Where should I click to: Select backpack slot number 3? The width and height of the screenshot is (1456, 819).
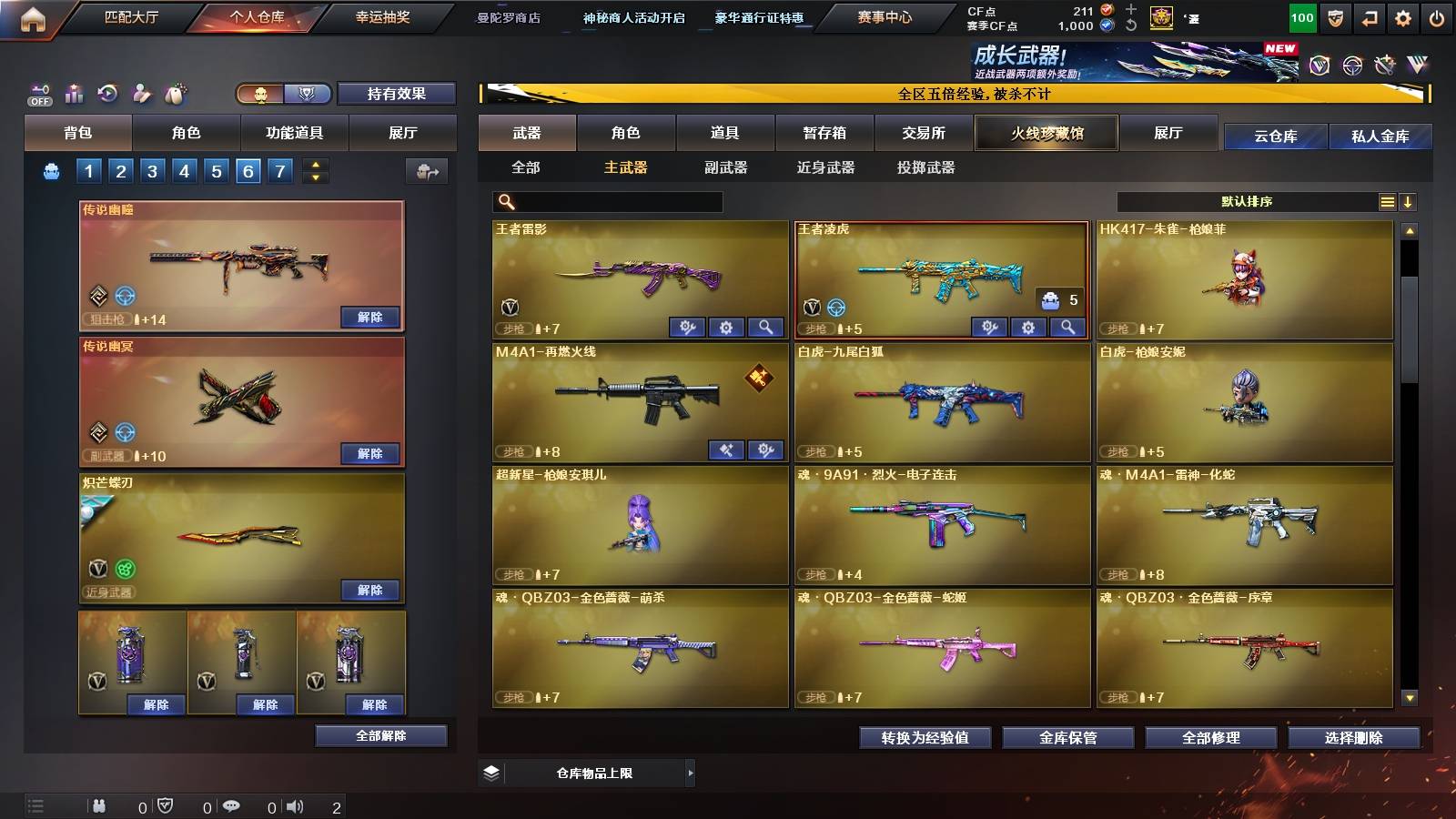coord(153,170)
